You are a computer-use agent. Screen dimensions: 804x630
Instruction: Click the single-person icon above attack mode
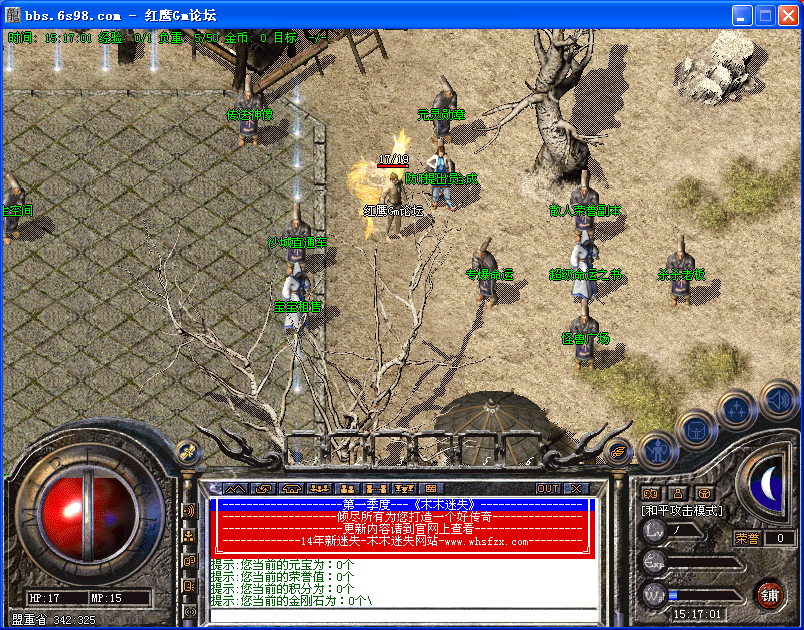[x=677, y=492]
